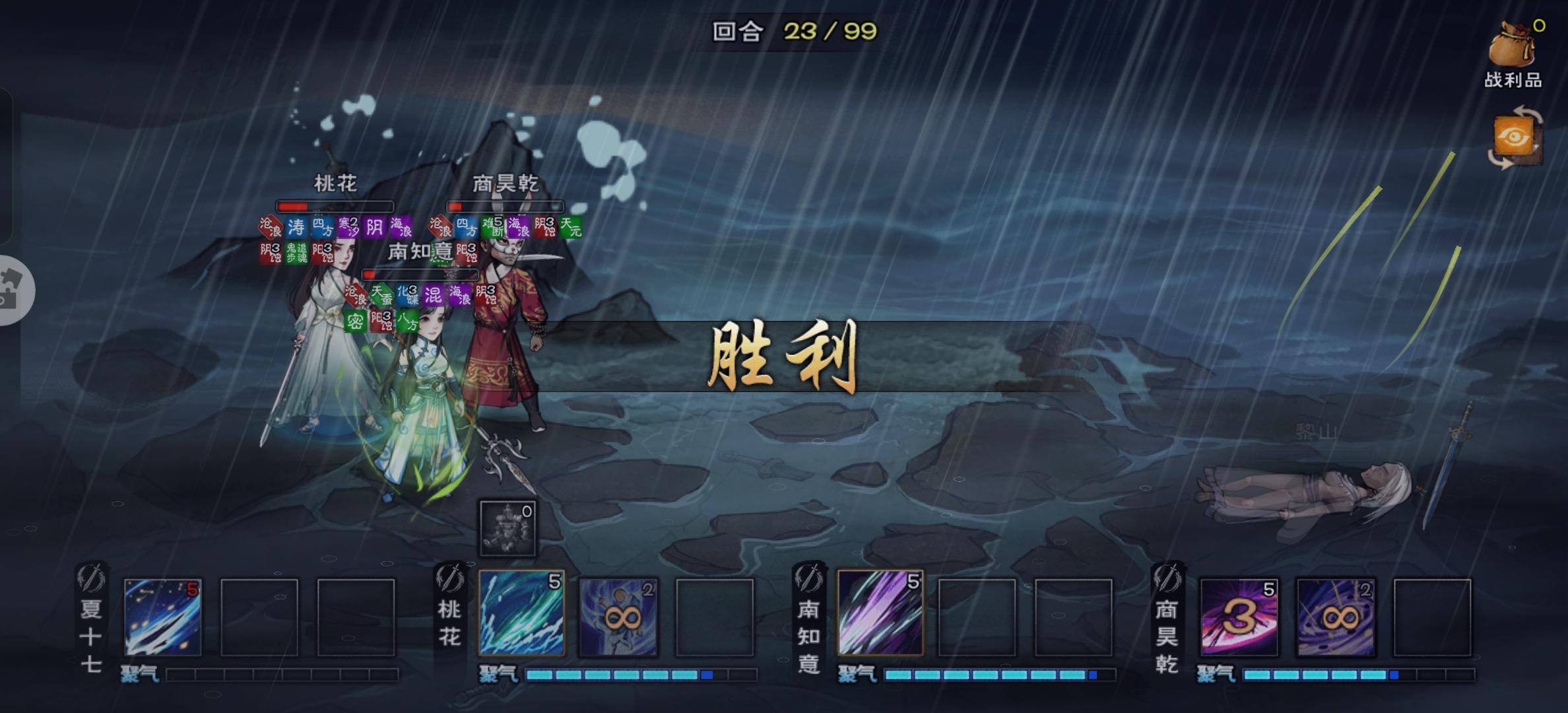Screen dimensions: 1568x713
Task: Tap 南知意's blue 化蝶 buff badge
Action: [408, 296]
